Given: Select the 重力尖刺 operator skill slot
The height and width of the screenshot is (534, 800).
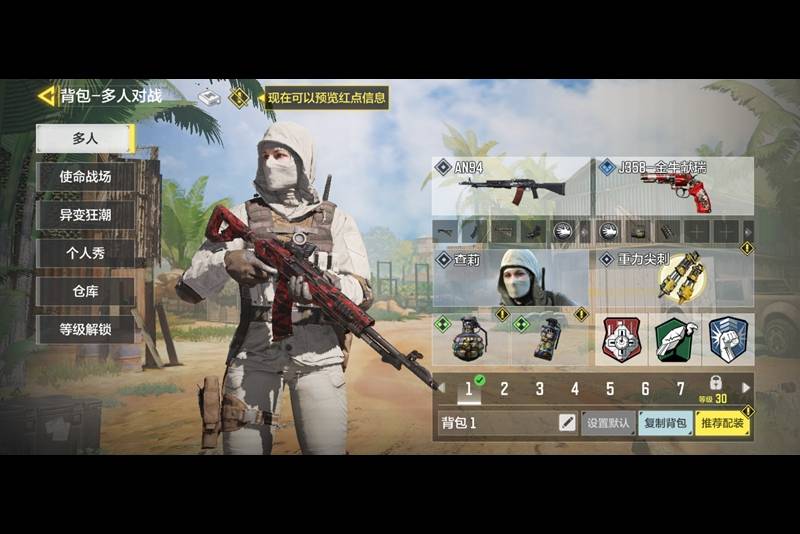Looking at the screenshot, I should (x=674, y=278).
